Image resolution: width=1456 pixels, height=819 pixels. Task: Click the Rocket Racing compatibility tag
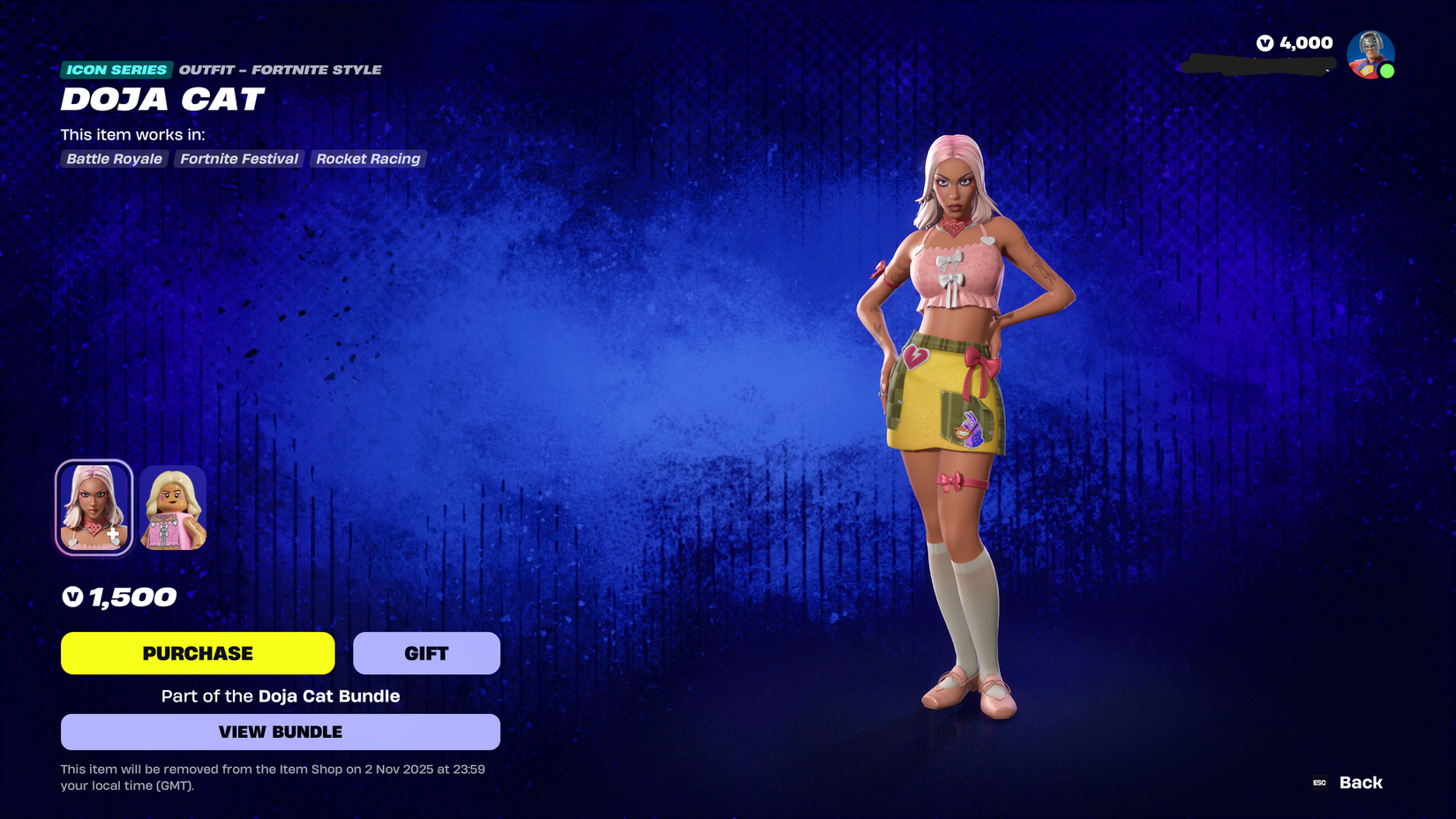pyautogui.click(x=367, y=159)
